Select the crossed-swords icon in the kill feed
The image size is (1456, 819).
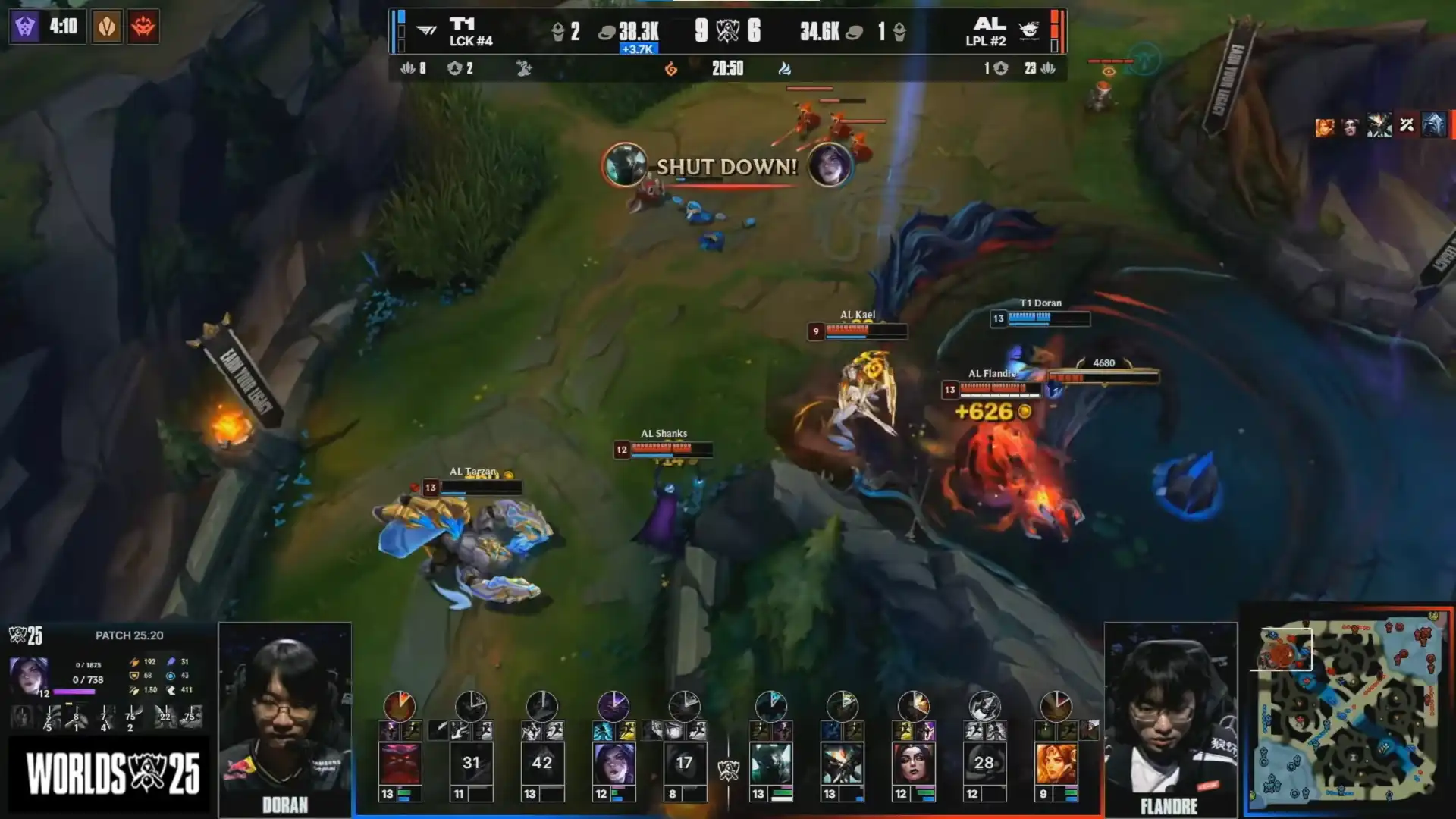tap(1407, 125)
